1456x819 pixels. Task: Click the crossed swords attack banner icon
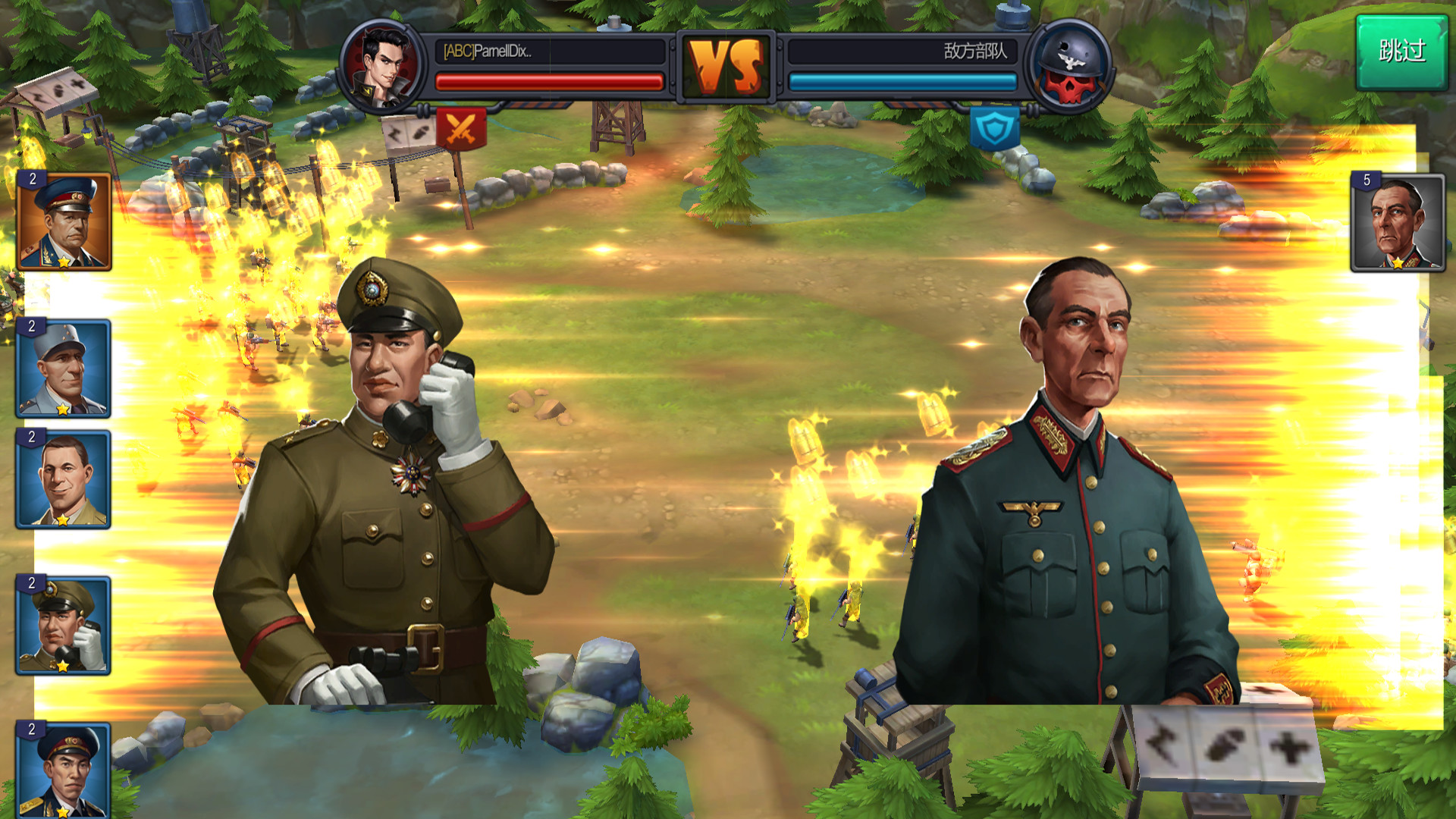point(462,128)
